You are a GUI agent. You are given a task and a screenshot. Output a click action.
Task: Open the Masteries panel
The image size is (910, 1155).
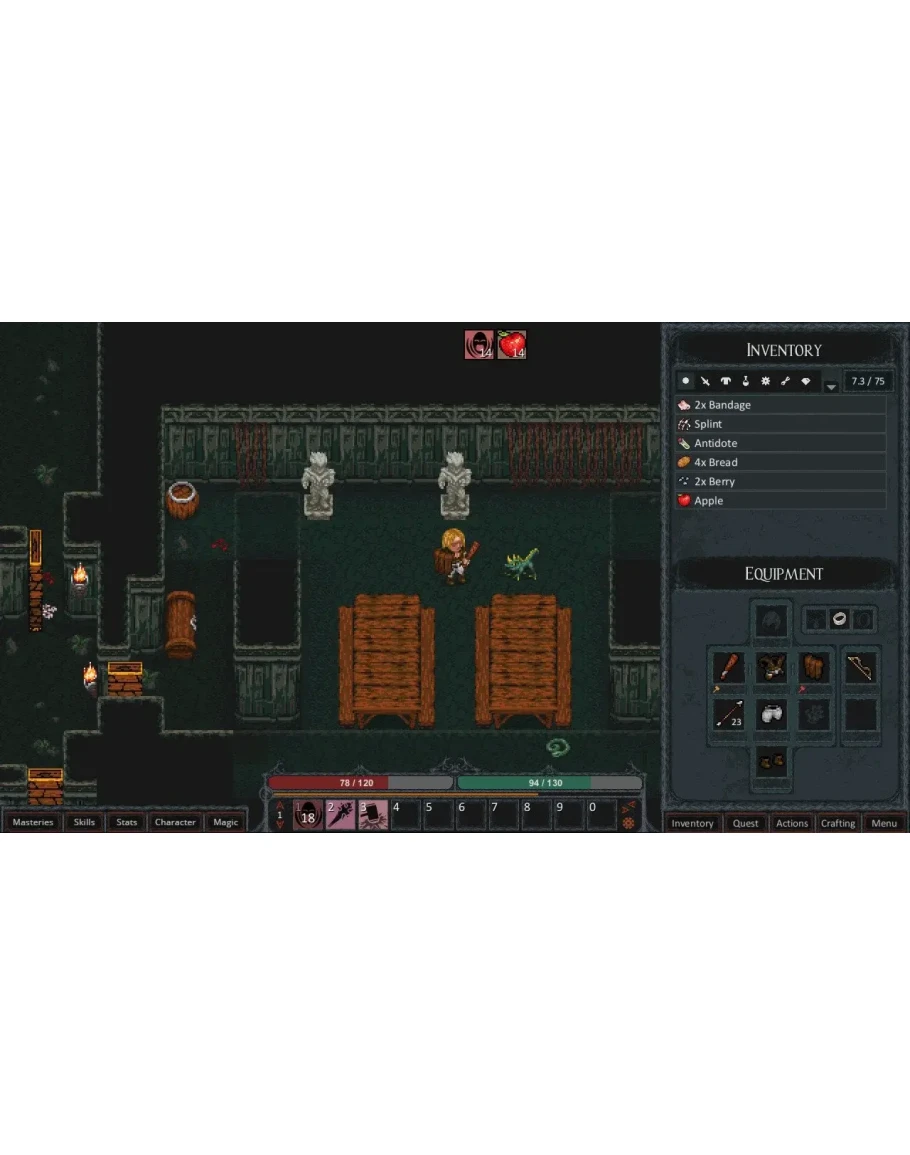(33, 823)
